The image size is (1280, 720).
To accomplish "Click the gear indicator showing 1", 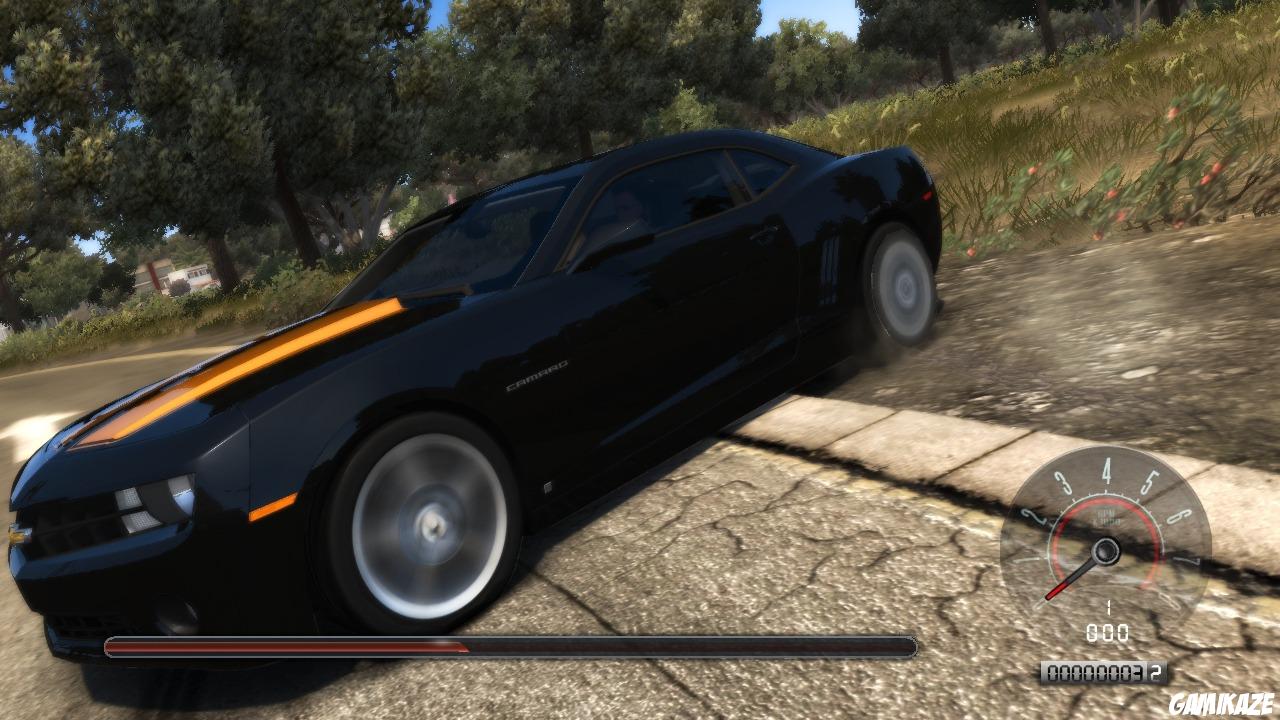I will coord(1108,606).
